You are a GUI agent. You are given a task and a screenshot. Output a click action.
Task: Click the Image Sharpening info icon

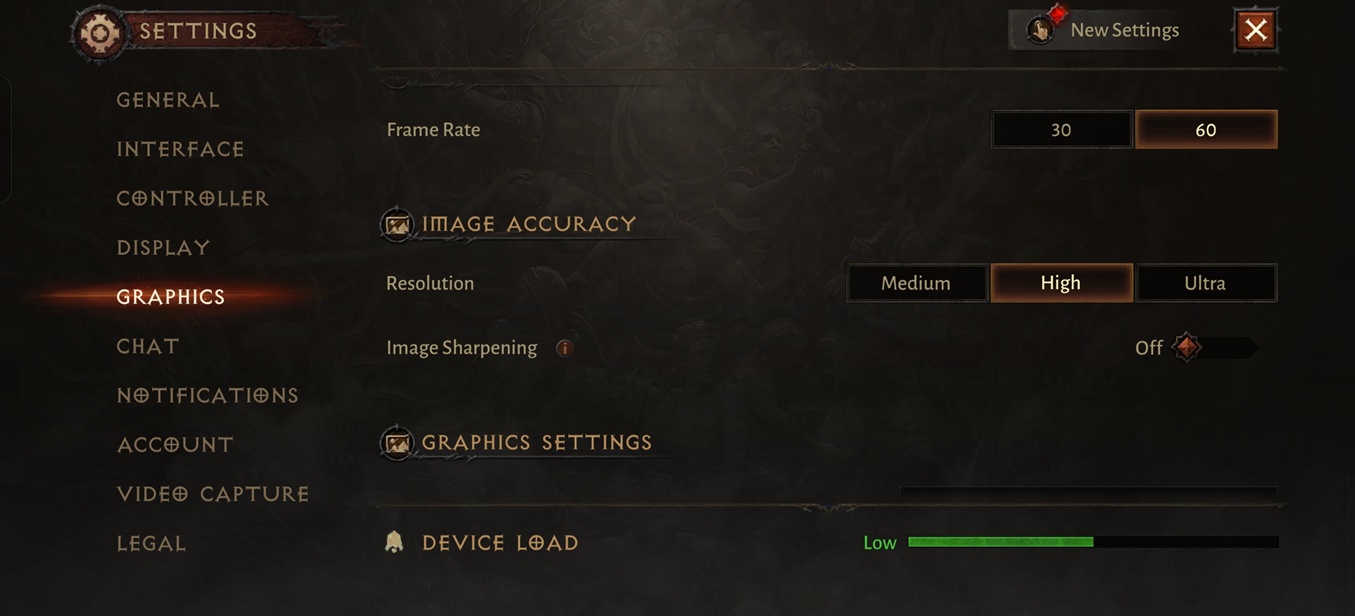coord(564,348)
